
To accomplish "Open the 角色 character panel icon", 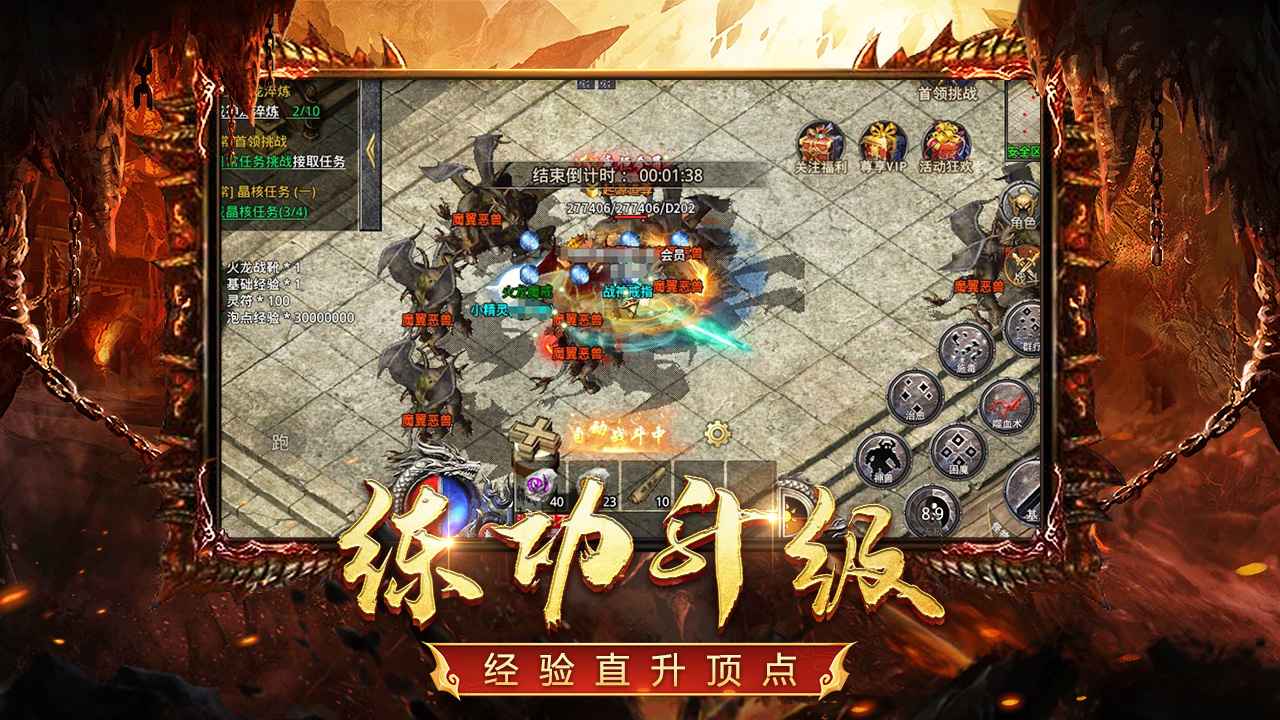I will click(1020, 200).
